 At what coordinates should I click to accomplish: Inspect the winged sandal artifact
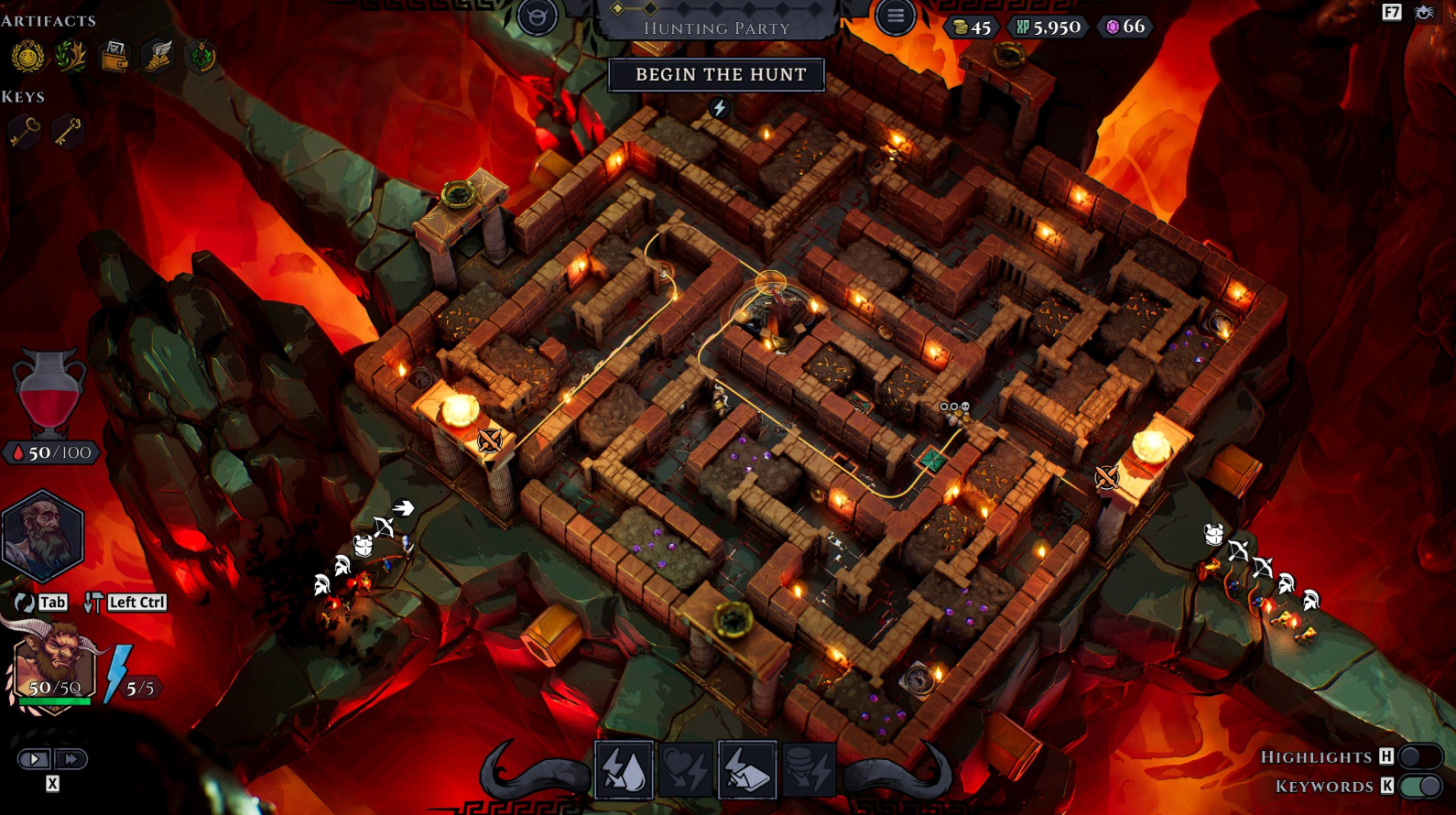[158, 55]
